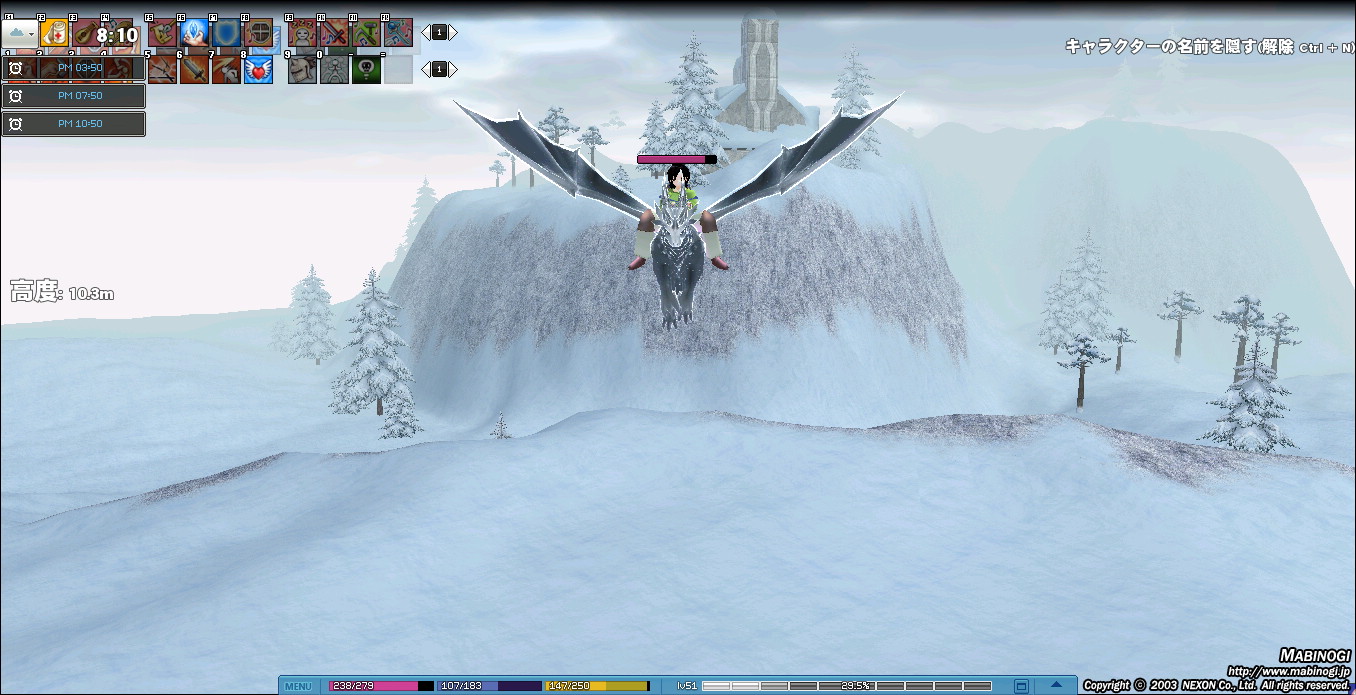Viewport: 1356px width, 695px height.
Task: Select the round wooden shield skill
Action: click(x=258, y=33)
